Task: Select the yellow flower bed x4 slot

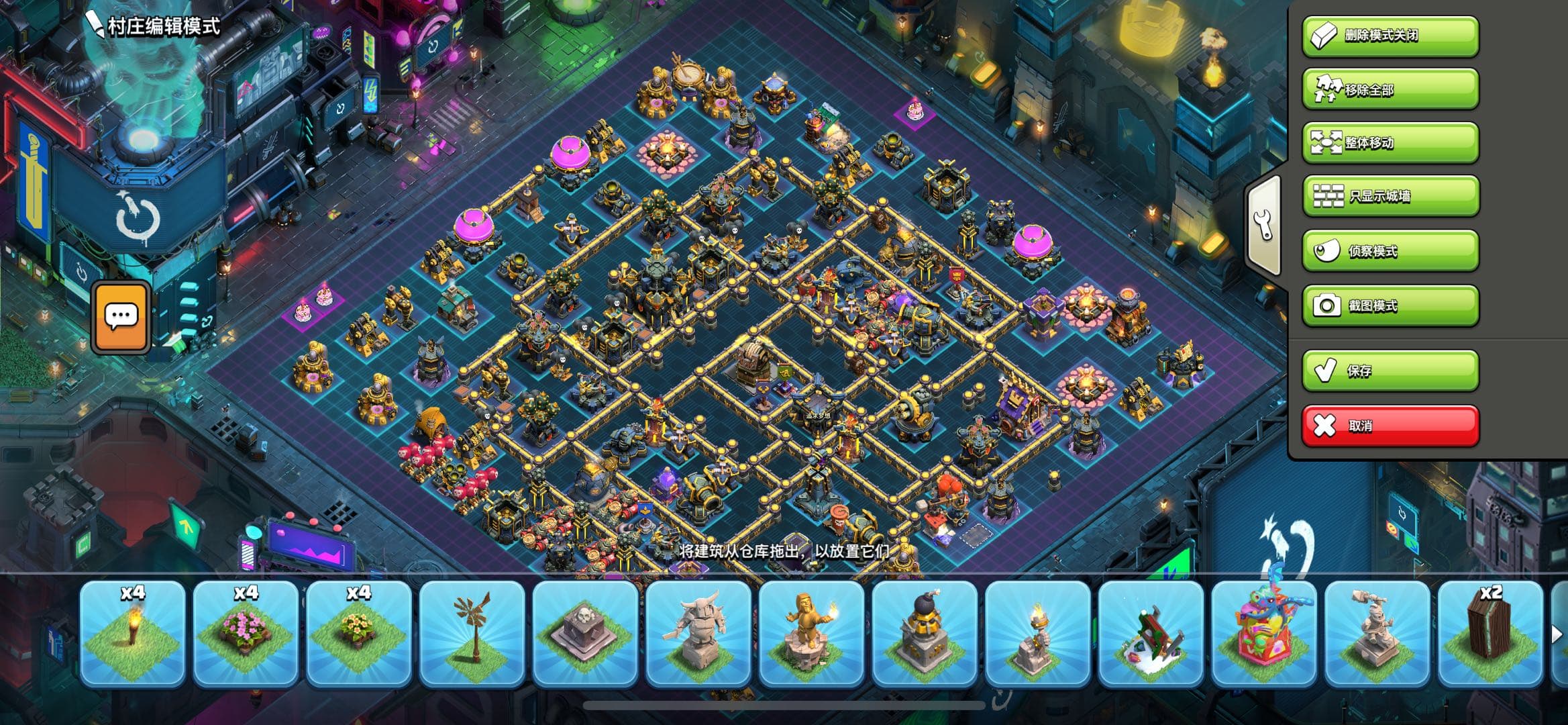Action: click(x=358, y=634)
